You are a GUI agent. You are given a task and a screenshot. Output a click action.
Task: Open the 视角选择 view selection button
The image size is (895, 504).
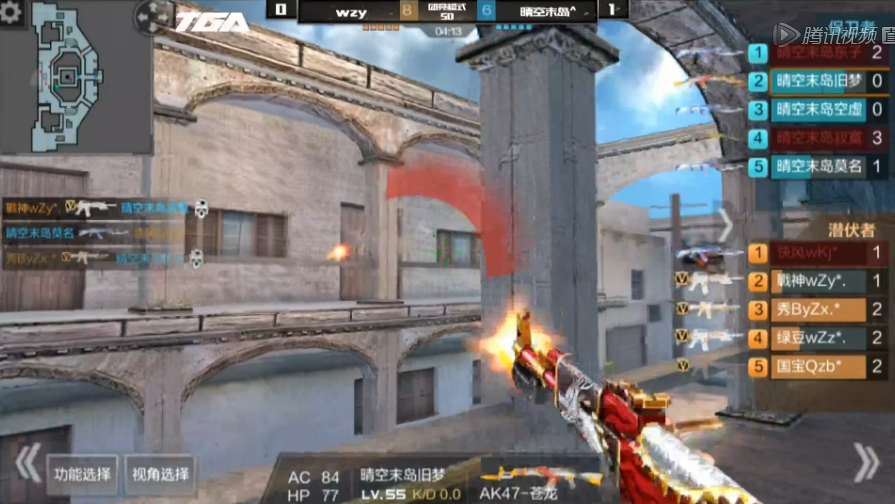click(160, 474)
